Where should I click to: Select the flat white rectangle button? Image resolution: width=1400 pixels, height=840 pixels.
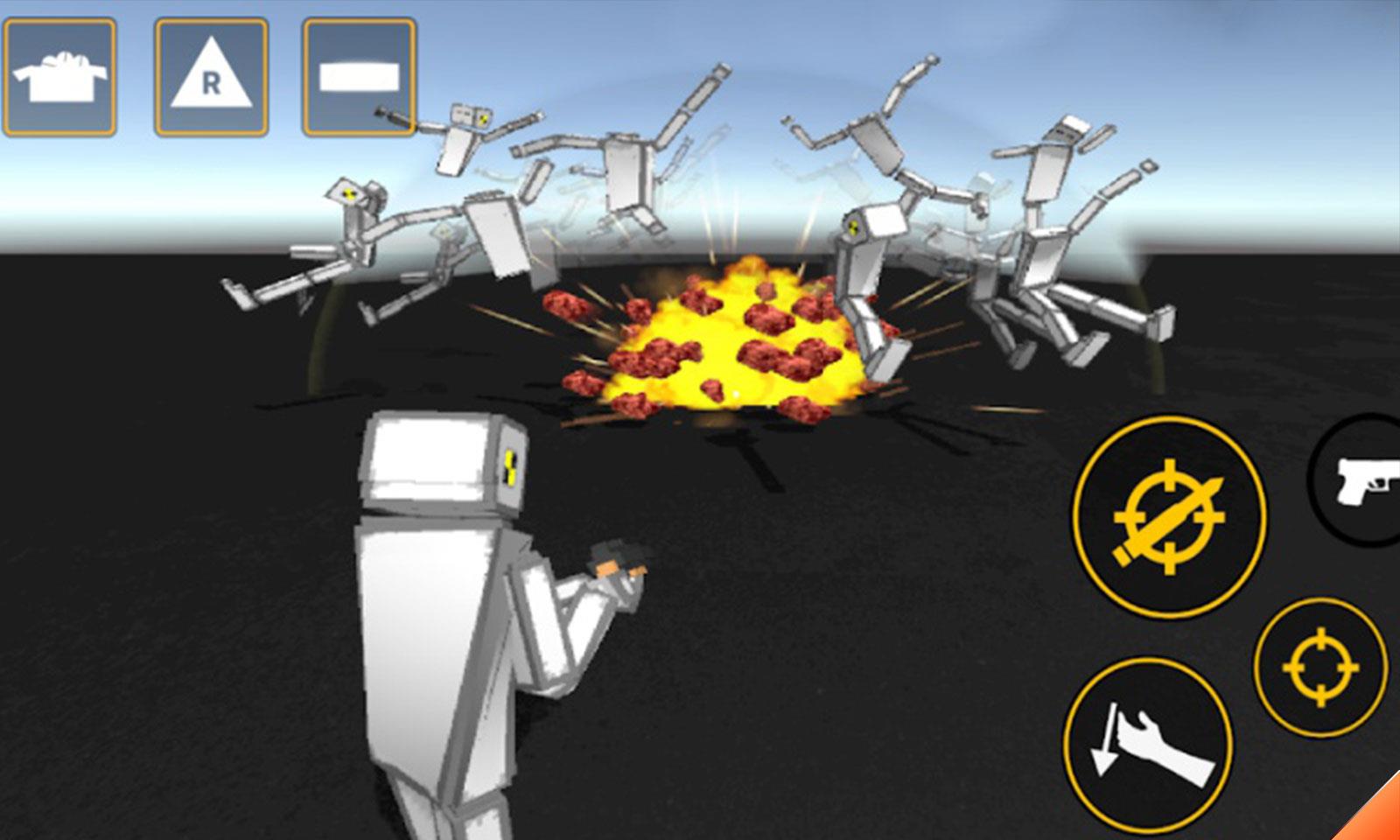tap(359, 78)
